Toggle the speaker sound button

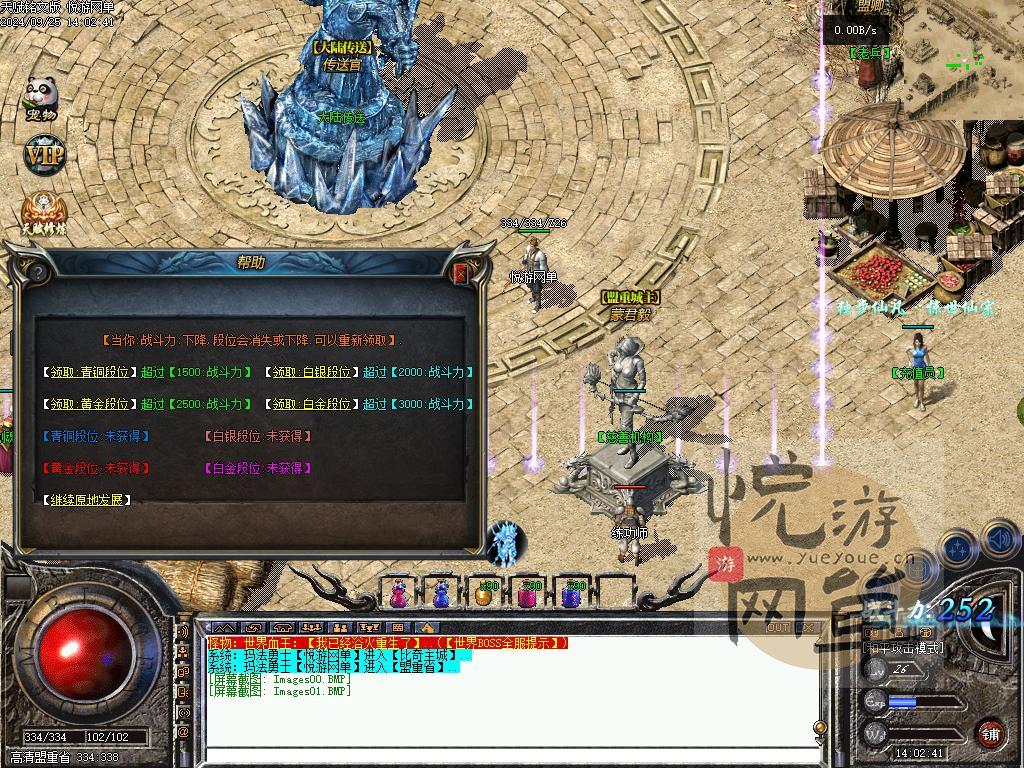pos(999,541)
